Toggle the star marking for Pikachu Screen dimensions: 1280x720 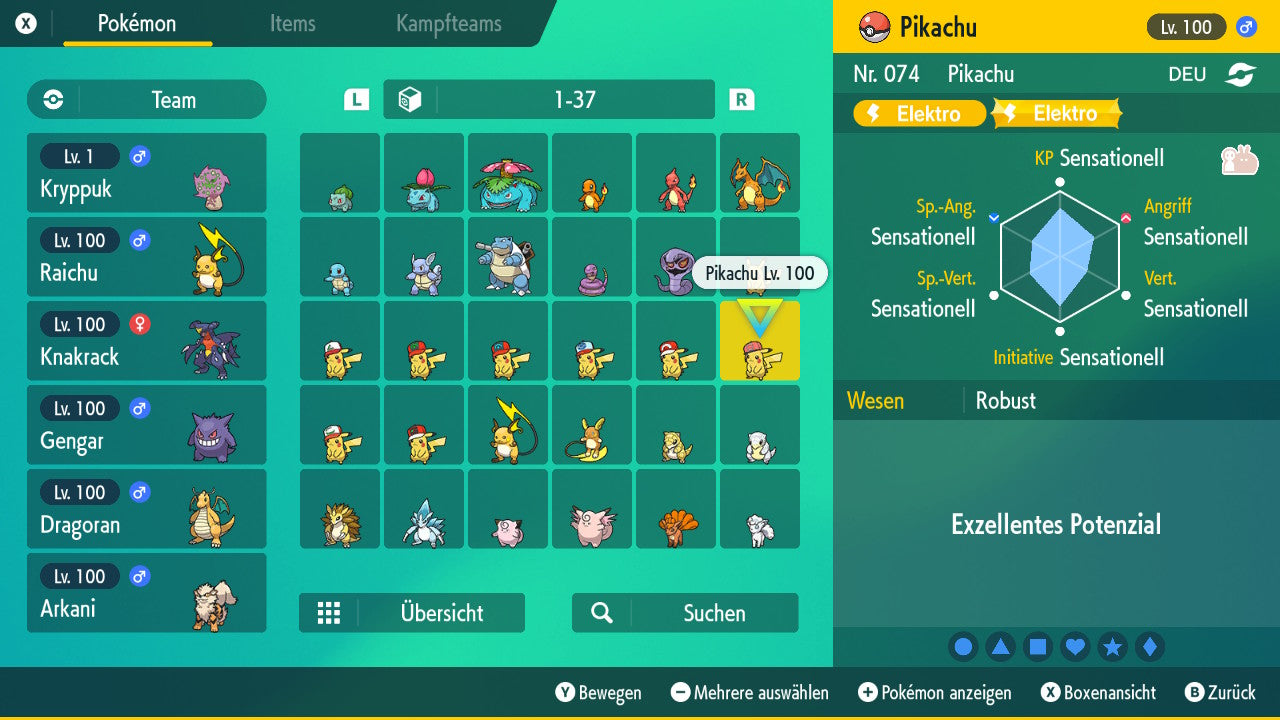(1112, 646)
